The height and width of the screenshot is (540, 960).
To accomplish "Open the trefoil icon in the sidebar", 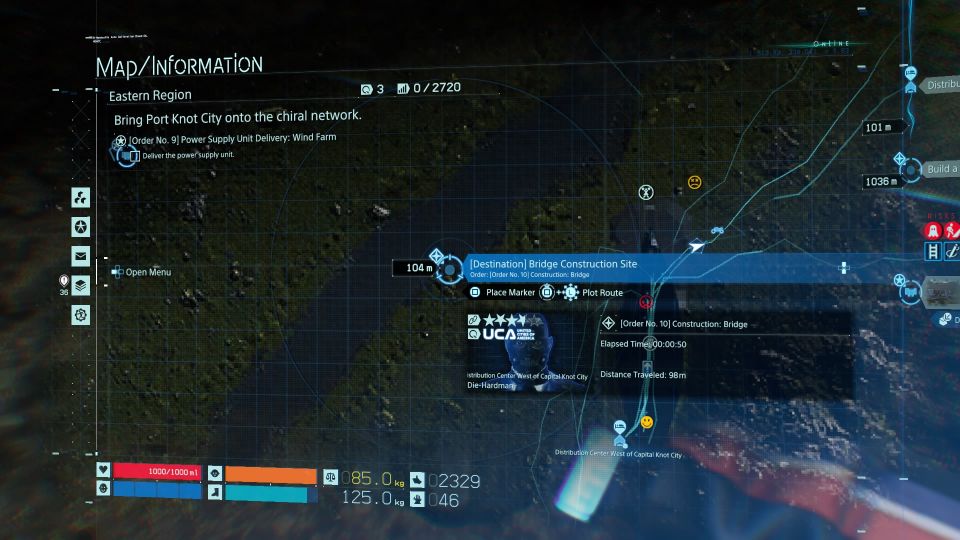I will pyautogui.click(x=81, y=196).
